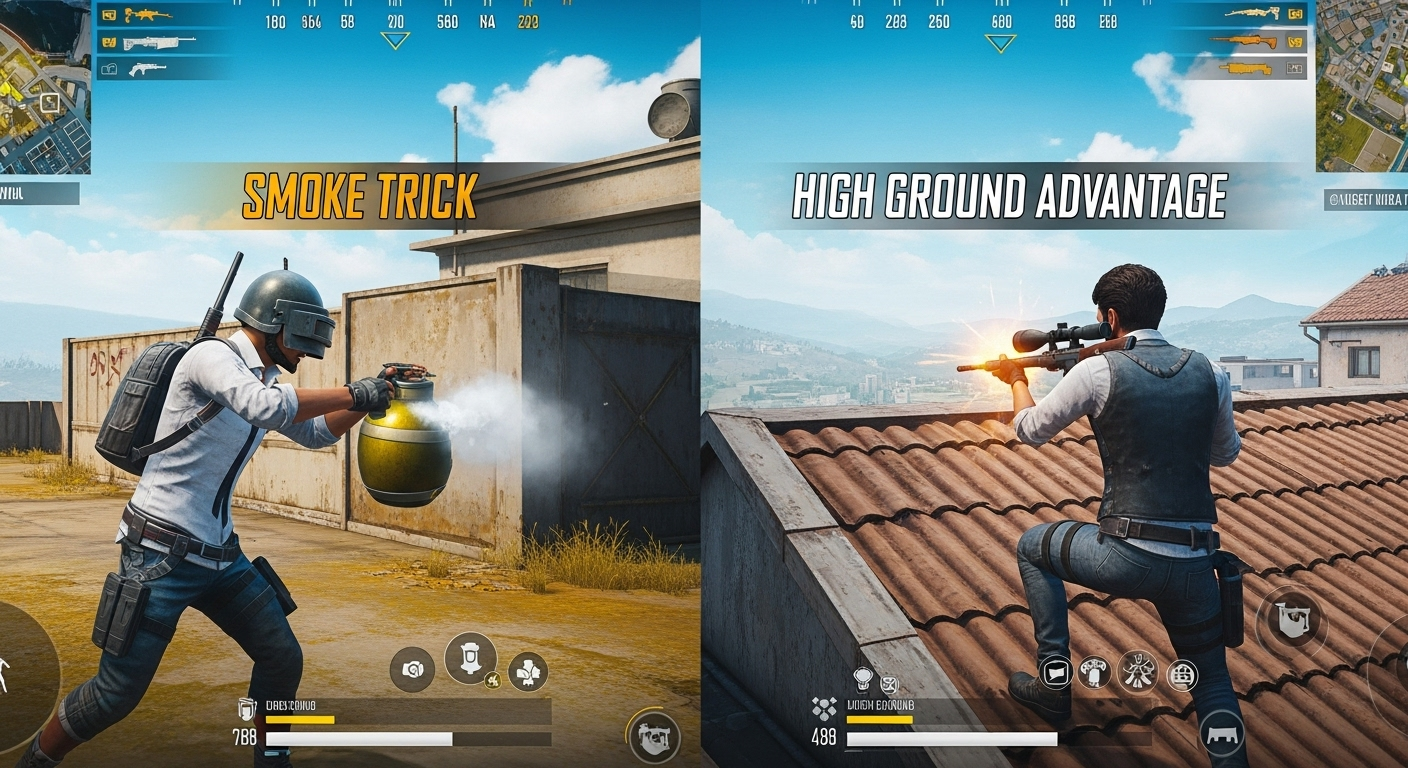Expand the attachment box beside the top rifle slot

tap(110, 14)
